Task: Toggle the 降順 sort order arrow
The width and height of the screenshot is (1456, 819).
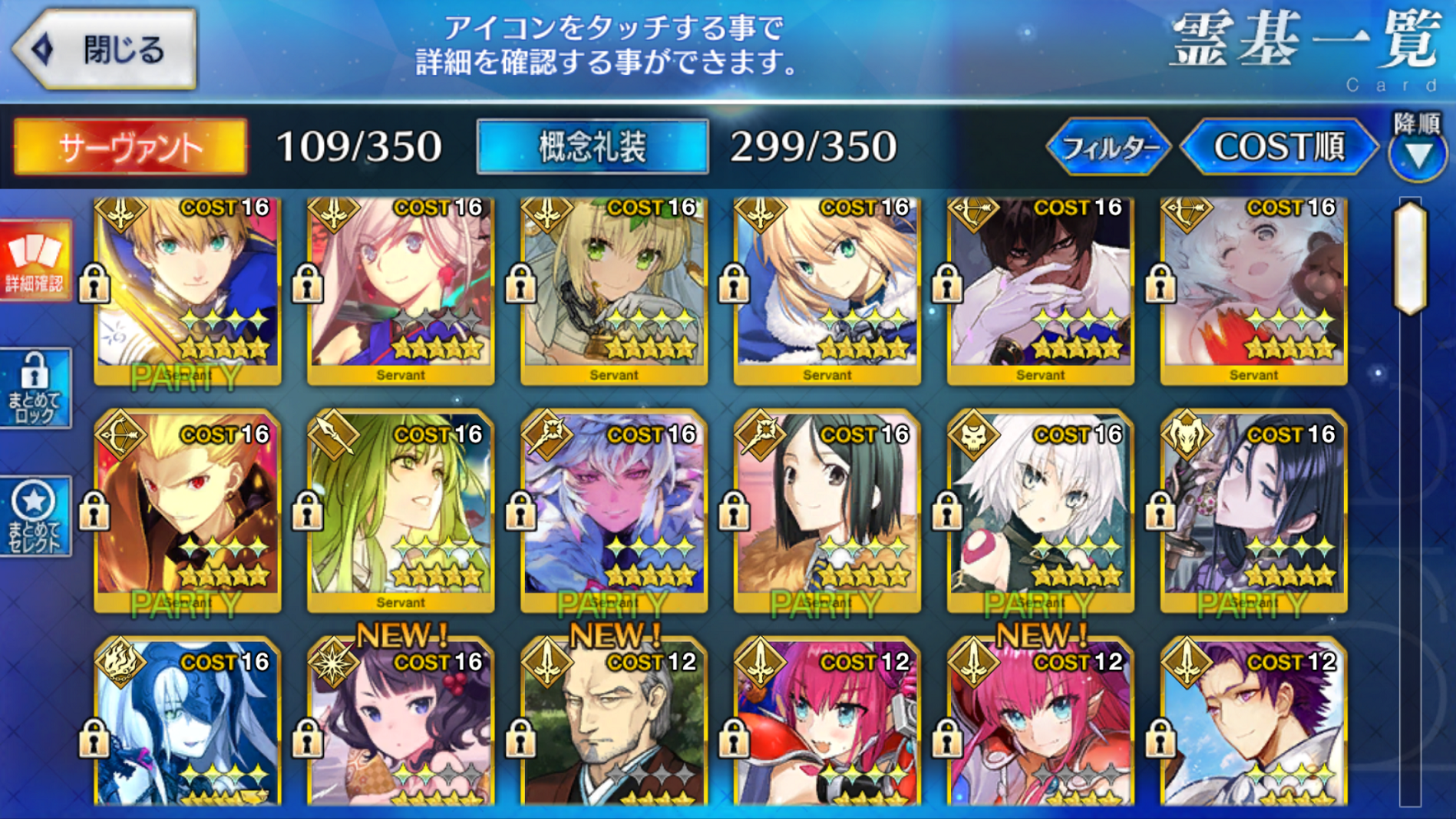Action: [1417, 154]
